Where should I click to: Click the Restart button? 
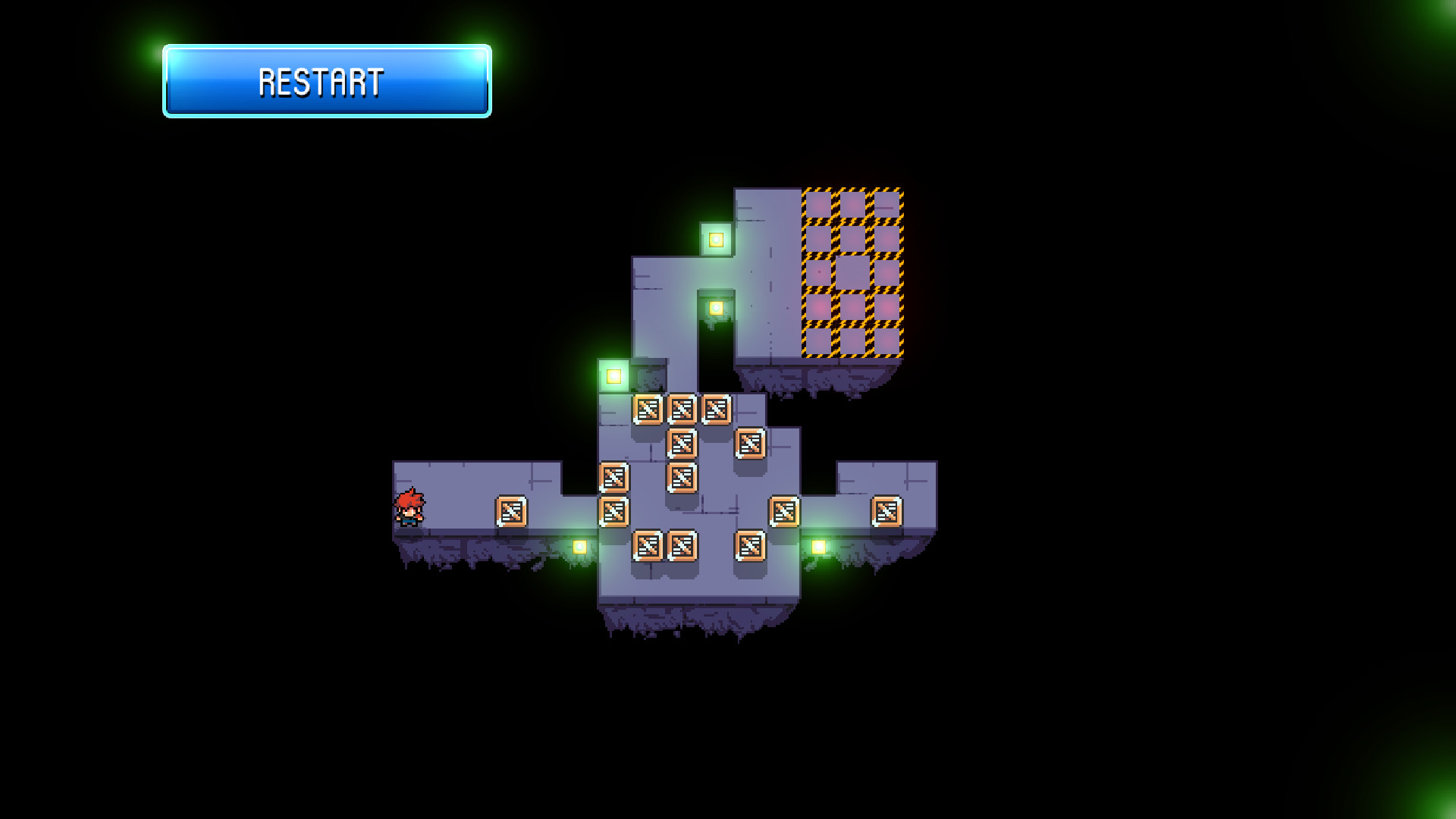pos(325,82)
